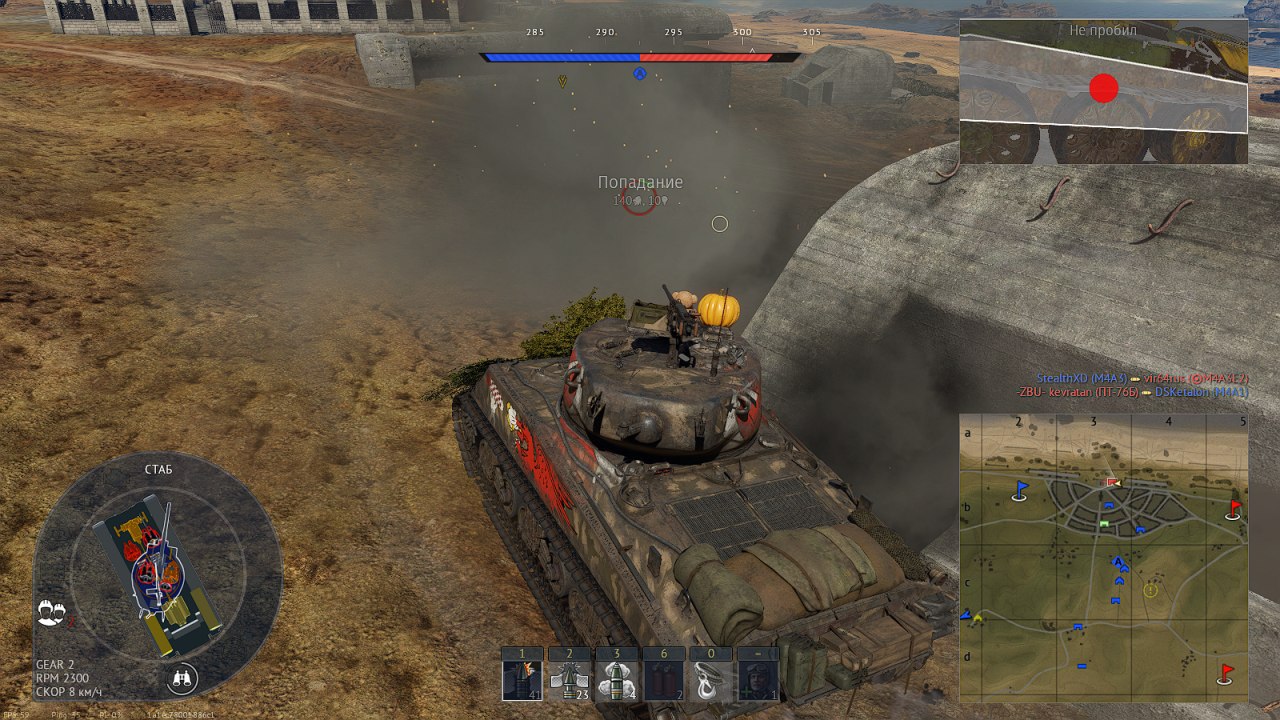Use the tow hook item
Viewport: 1280px width, 720px height.
click(710, 680)
